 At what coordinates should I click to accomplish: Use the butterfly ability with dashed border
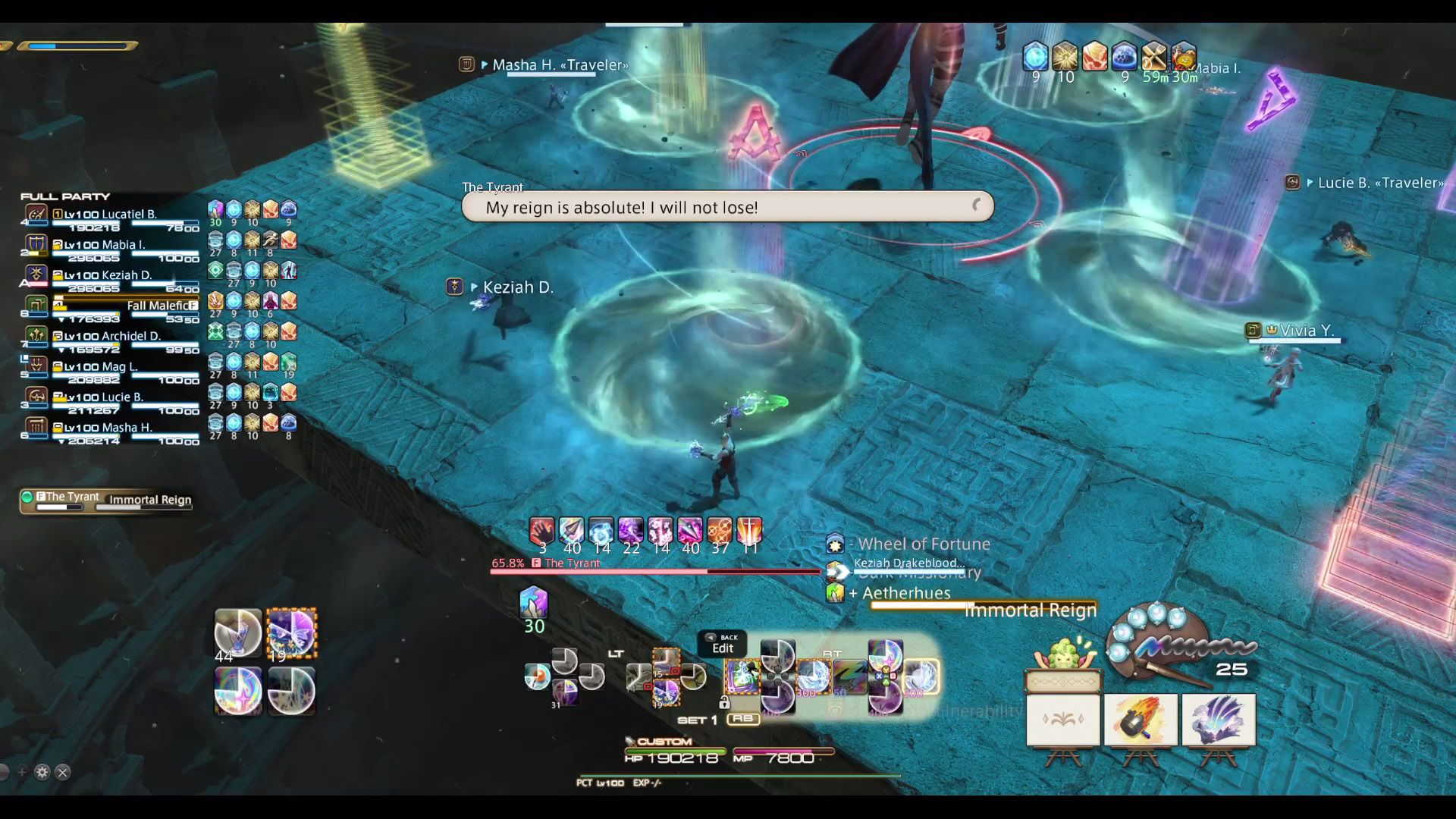(291, 632)
